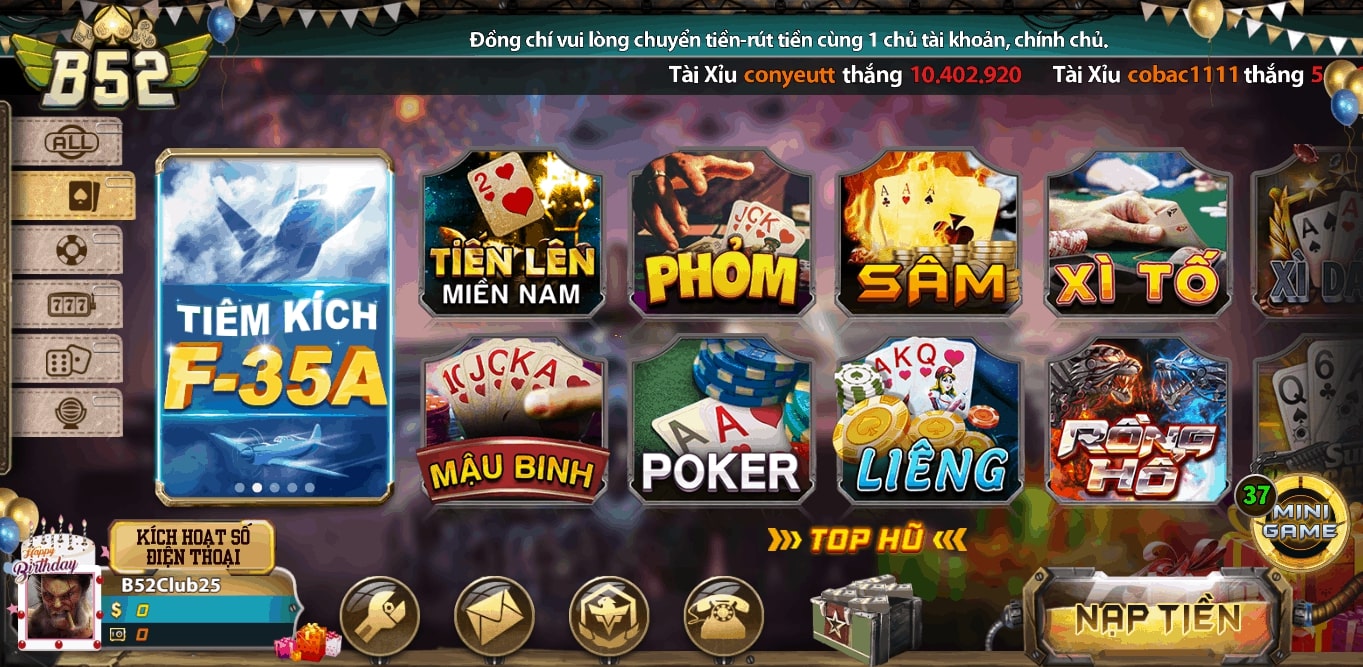
Task: Select the Sâm game tile
Action: 928,233
